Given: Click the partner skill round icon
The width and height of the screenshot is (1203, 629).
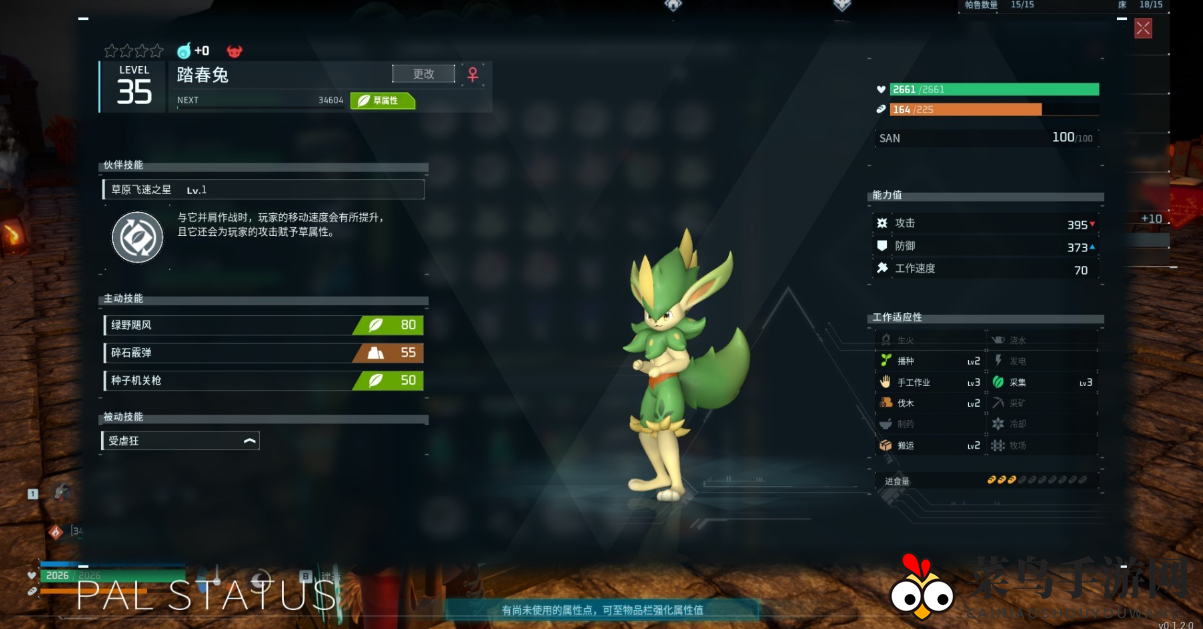Looking at the screenshot, I should click(x=137, y=238).
